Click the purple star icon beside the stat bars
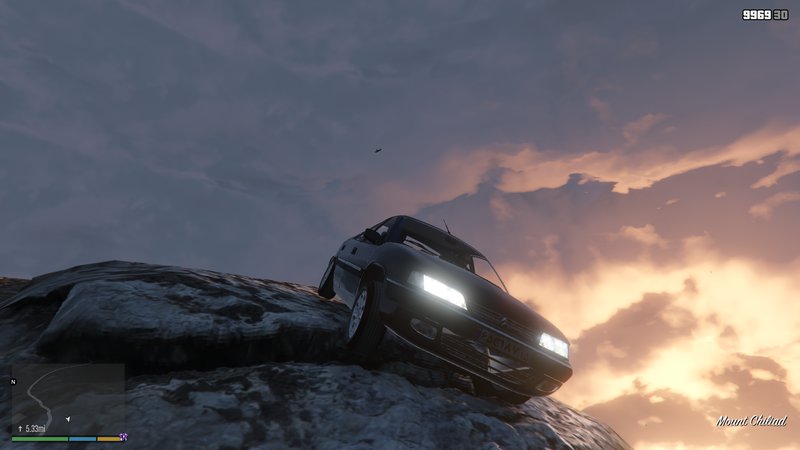The image size is (800, 450). click(x=123, y=437)
